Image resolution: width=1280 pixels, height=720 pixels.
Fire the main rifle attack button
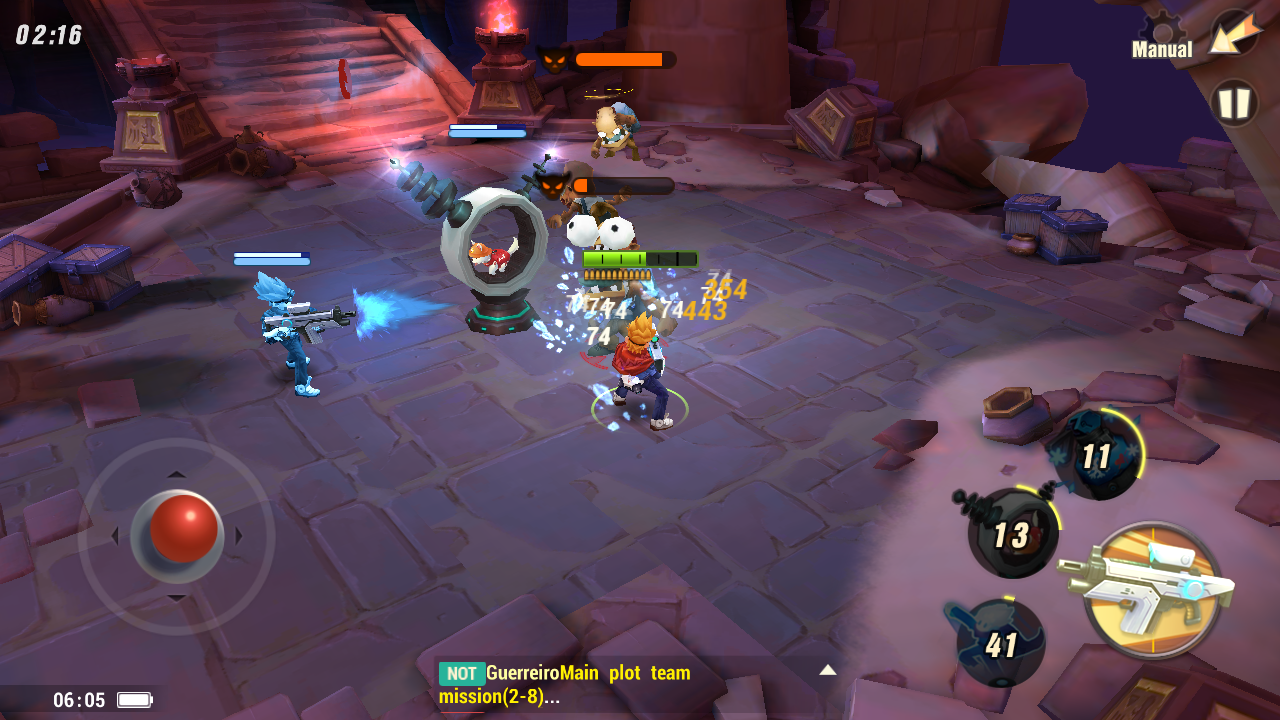[1153, 589]
